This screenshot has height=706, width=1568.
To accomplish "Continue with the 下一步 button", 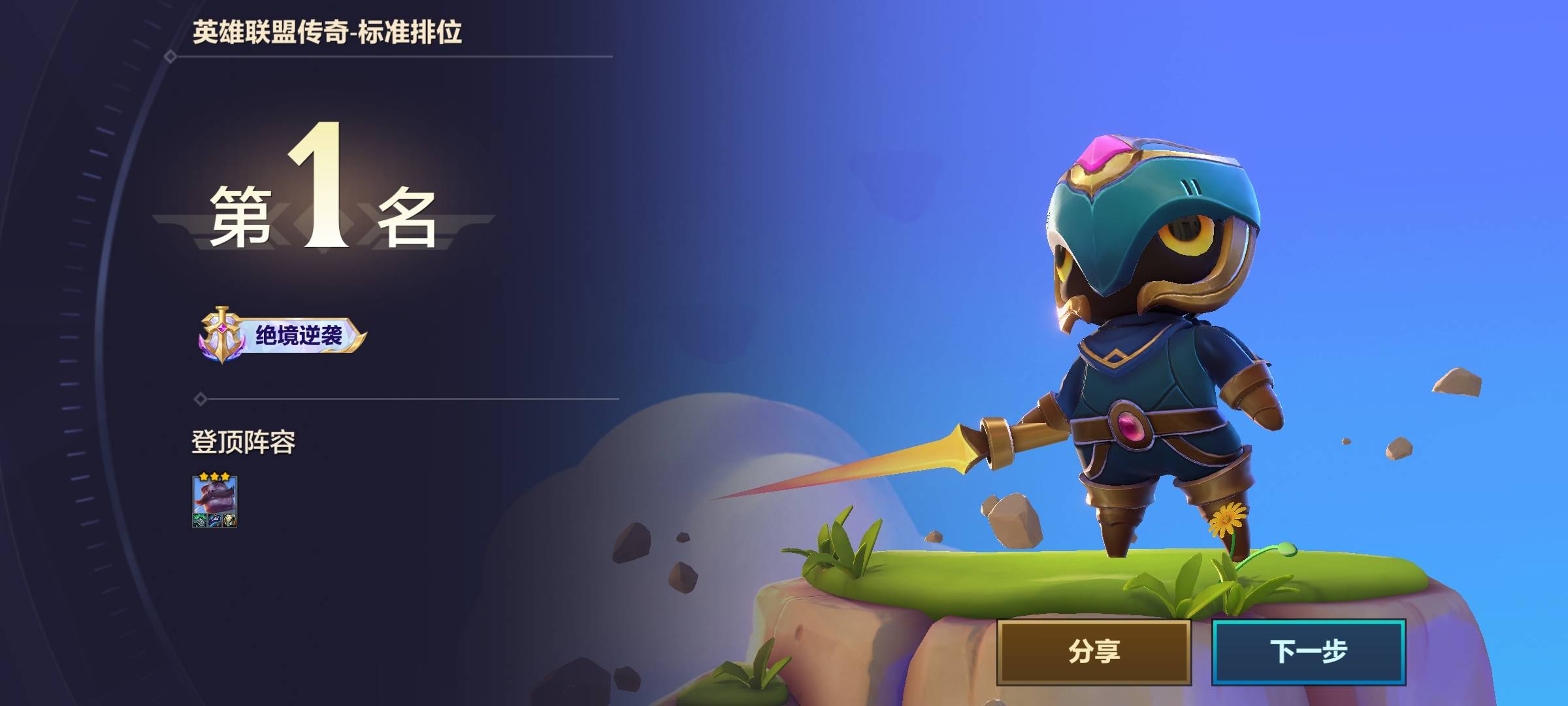I will pos(1309,652).
